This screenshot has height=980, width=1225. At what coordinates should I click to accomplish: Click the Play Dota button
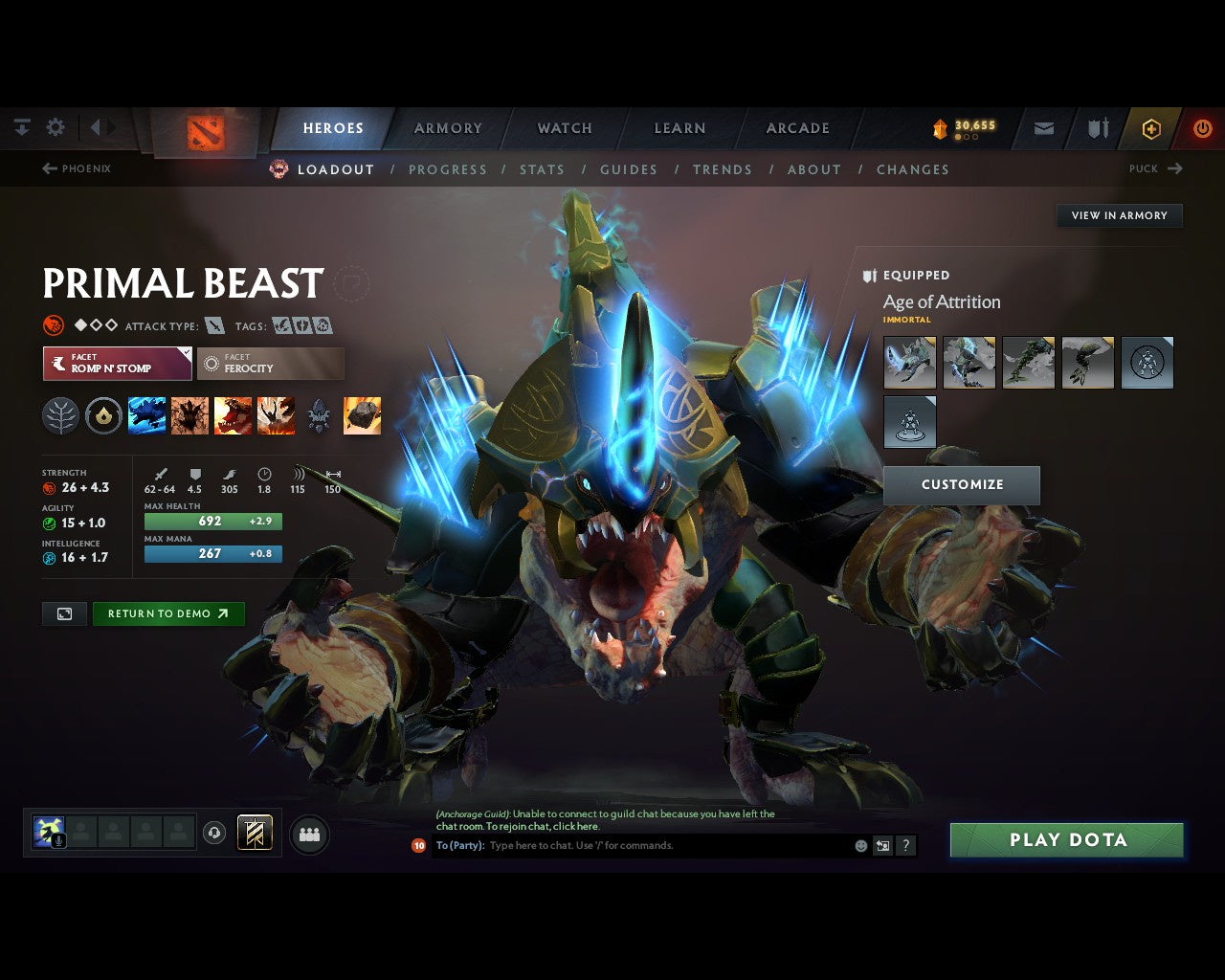(x=1067, y=840)
